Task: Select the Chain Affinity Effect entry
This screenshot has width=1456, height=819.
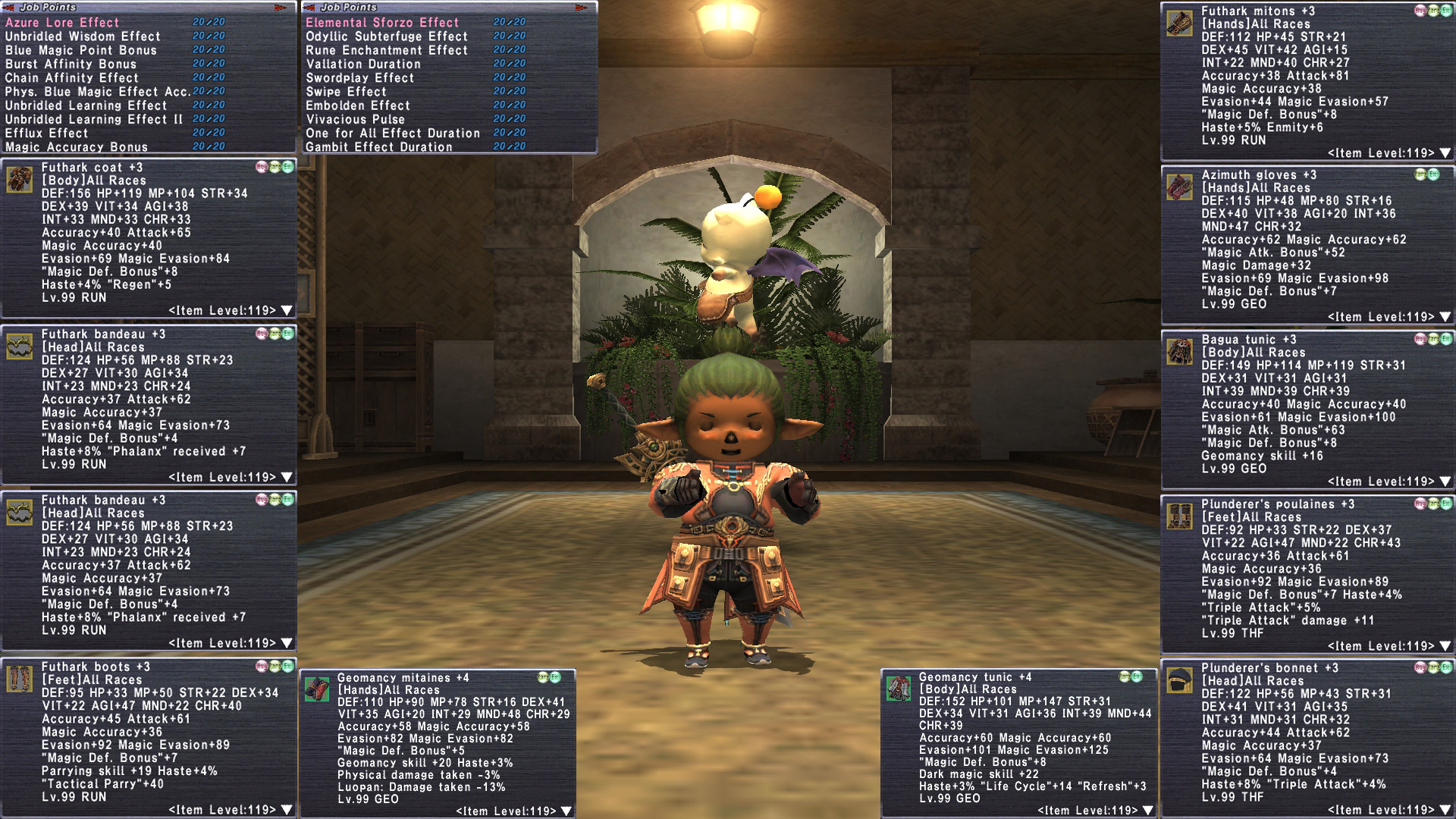Action: [72, 78]
